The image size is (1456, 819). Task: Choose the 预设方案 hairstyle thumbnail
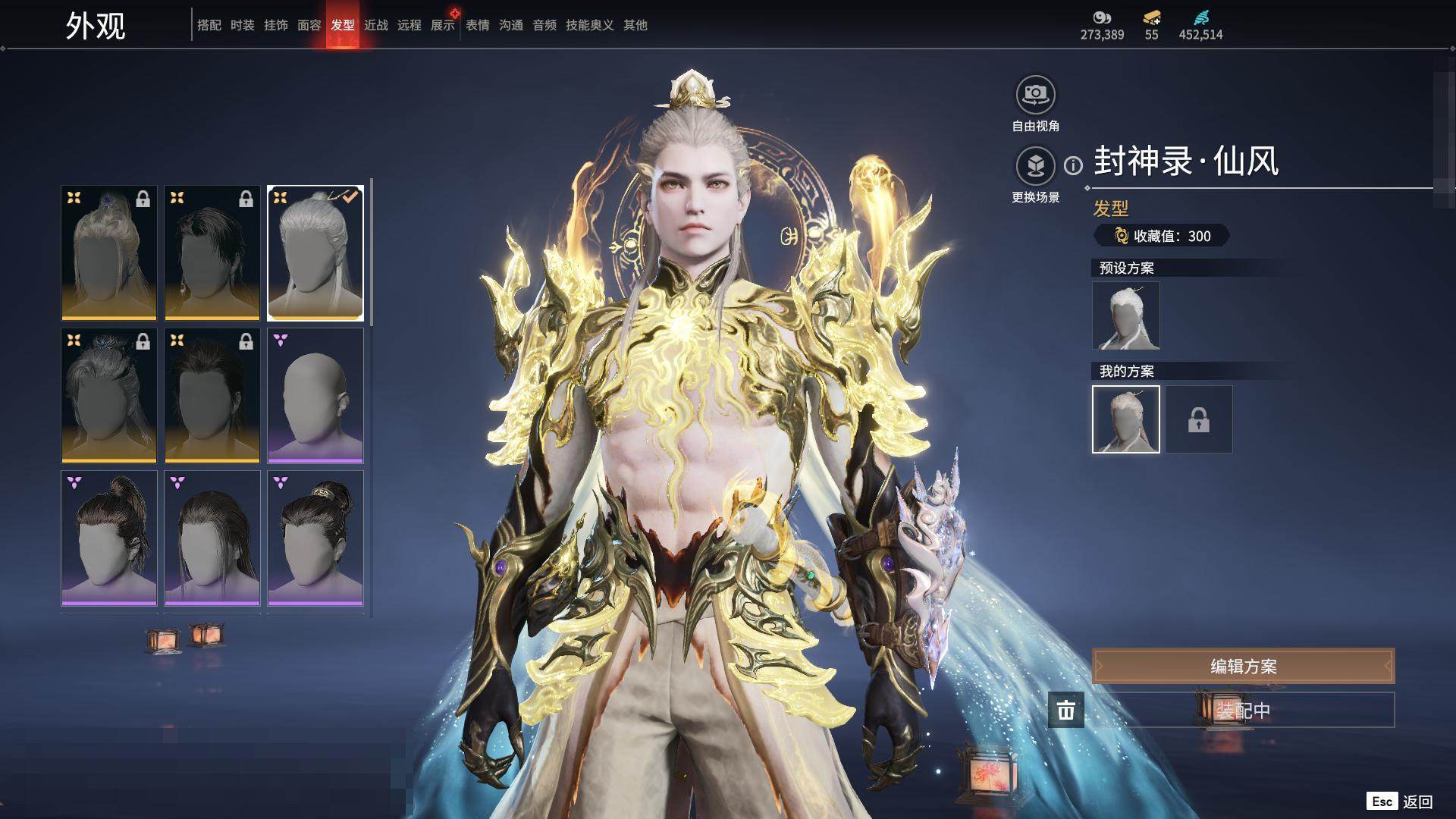pos(1125,315)
